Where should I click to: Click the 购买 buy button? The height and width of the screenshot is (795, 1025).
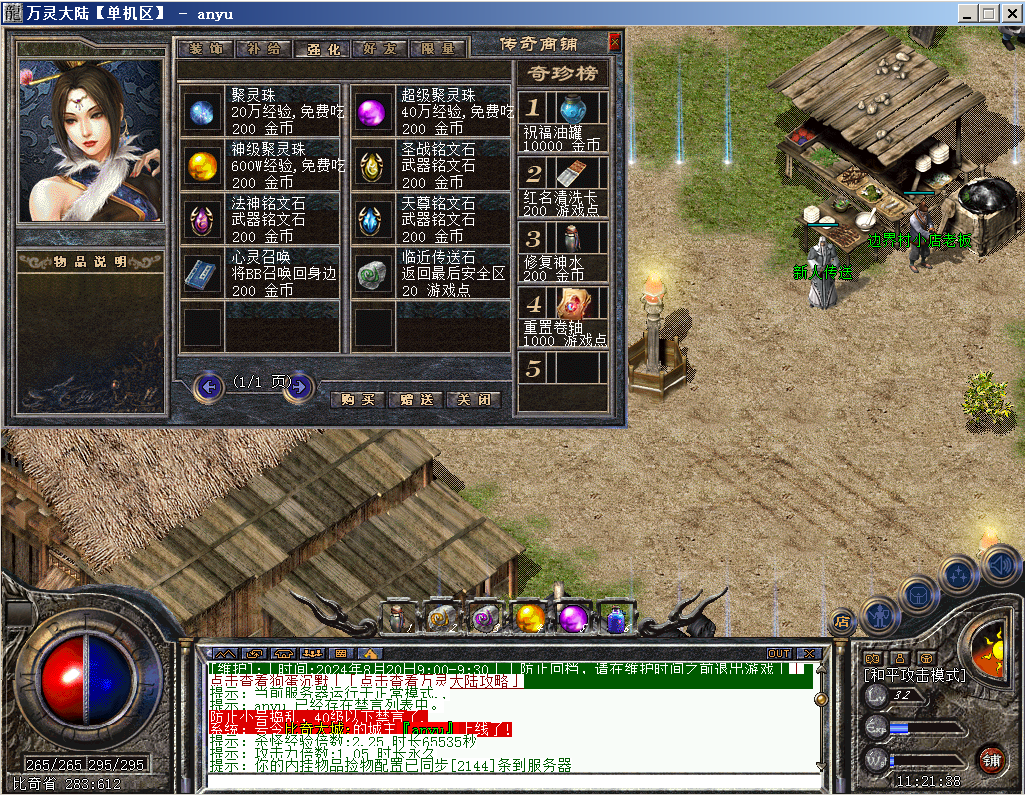point(357,399)
